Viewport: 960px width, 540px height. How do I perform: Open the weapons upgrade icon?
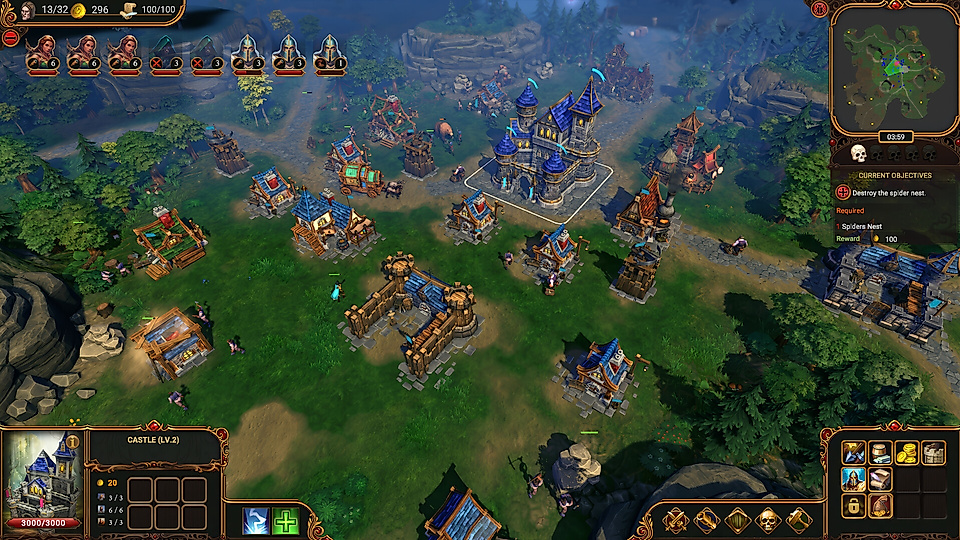[x=853, y=453]
